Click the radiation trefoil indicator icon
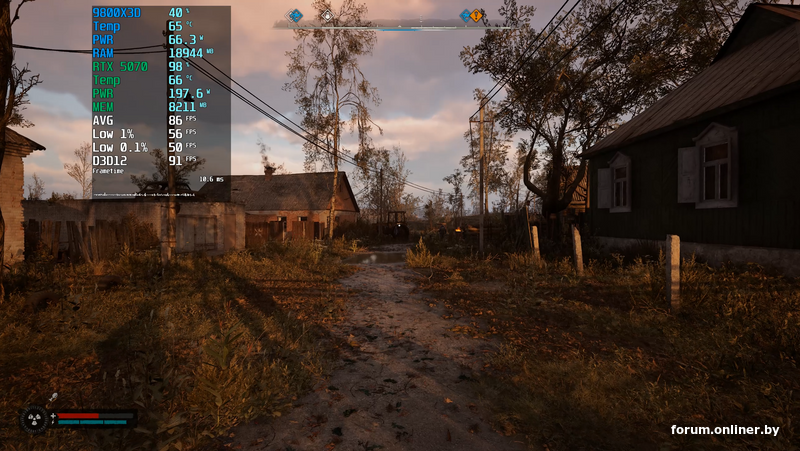Viewport: 800px width, 451px height. click(33, 420)
